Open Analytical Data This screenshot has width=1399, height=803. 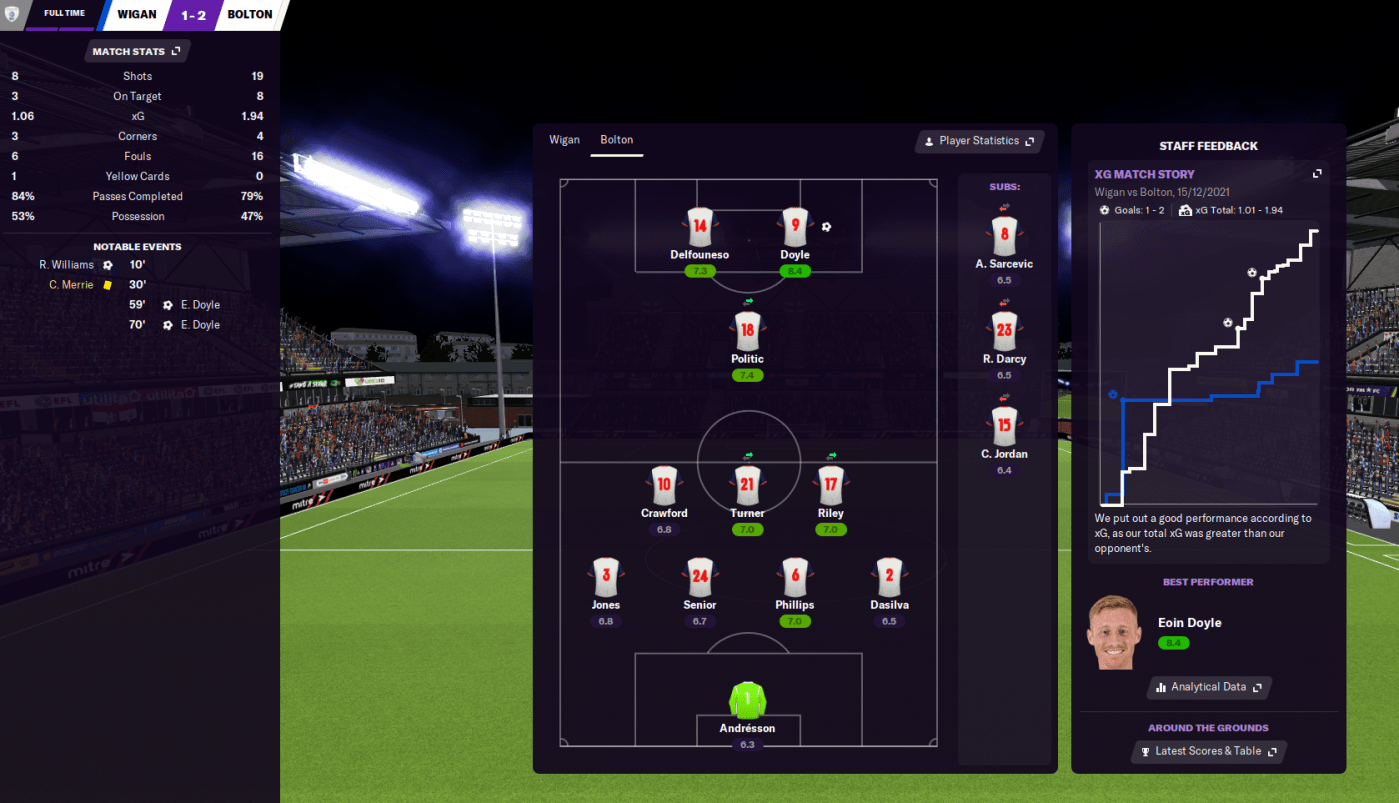pyautogui.click(x=1209, y=687)
